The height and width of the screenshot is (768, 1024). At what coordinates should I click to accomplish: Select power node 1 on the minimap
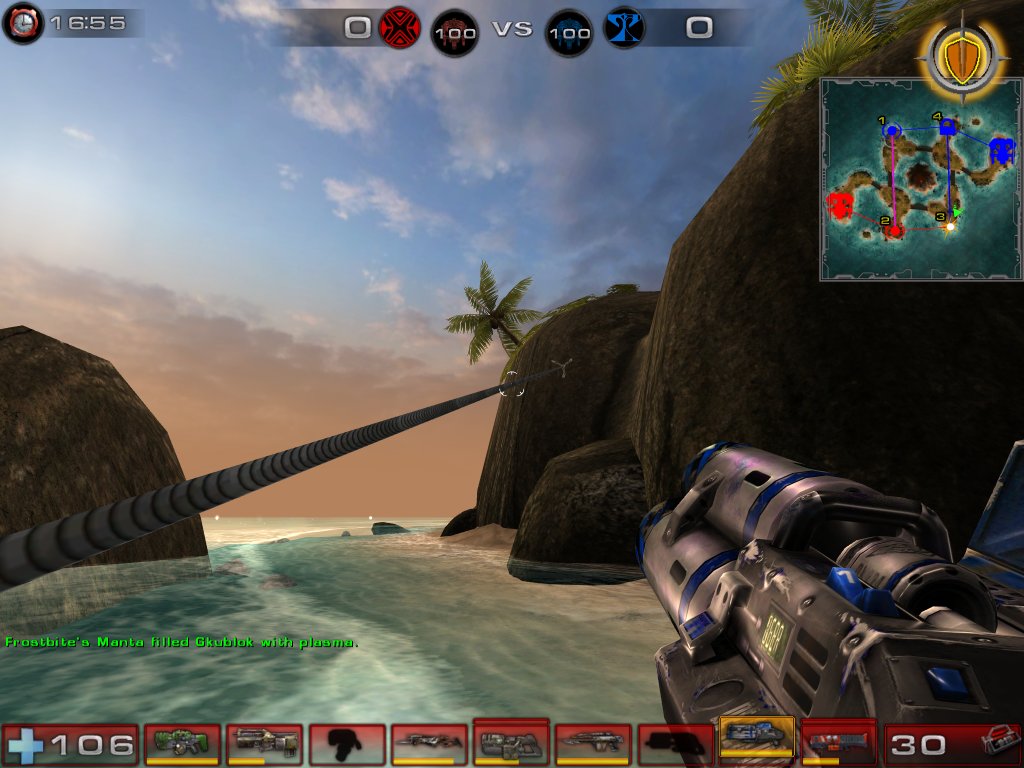(x=892, y=131)
